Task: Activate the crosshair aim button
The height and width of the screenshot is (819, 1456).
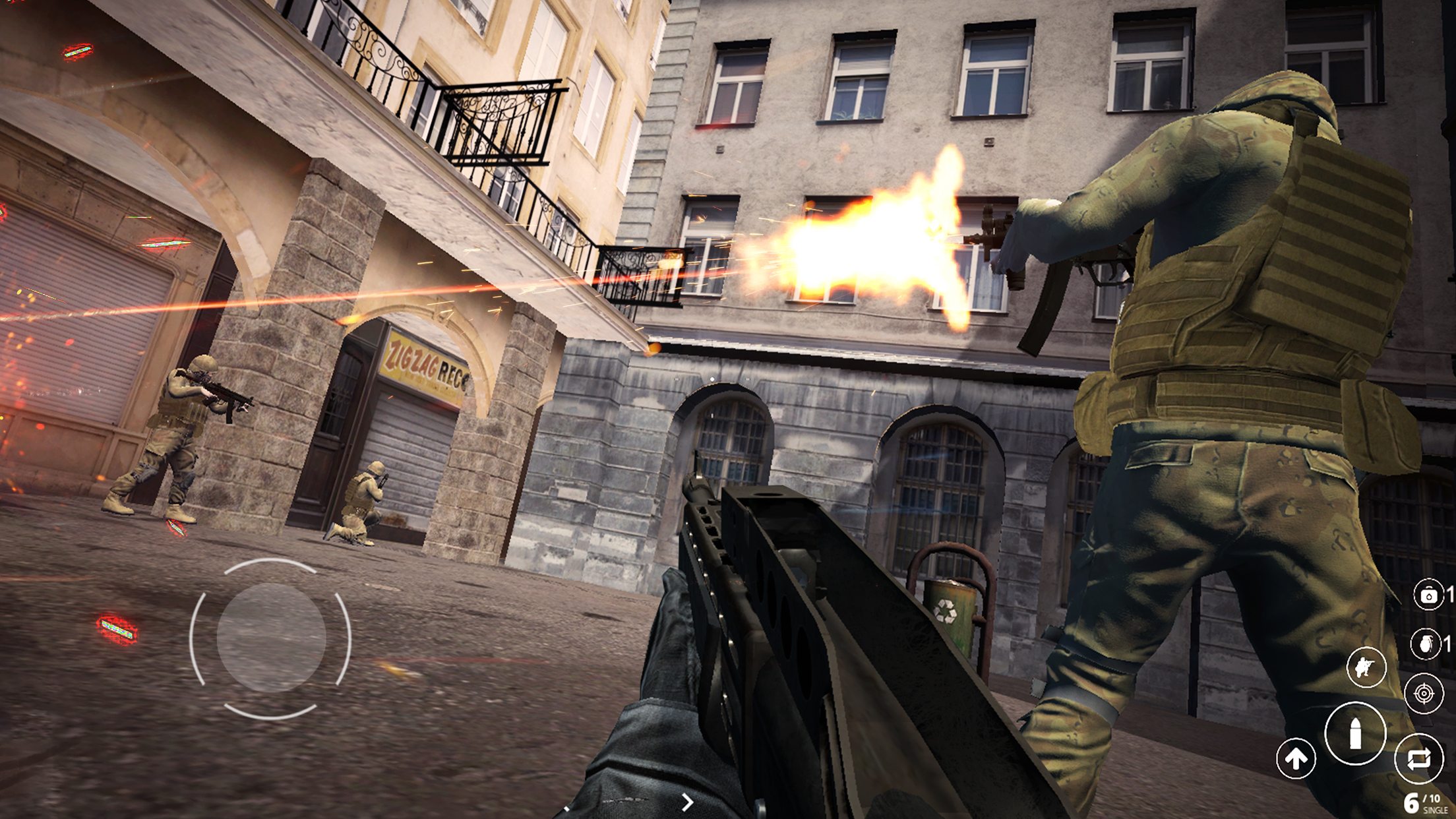Action: coord(1424,694)
